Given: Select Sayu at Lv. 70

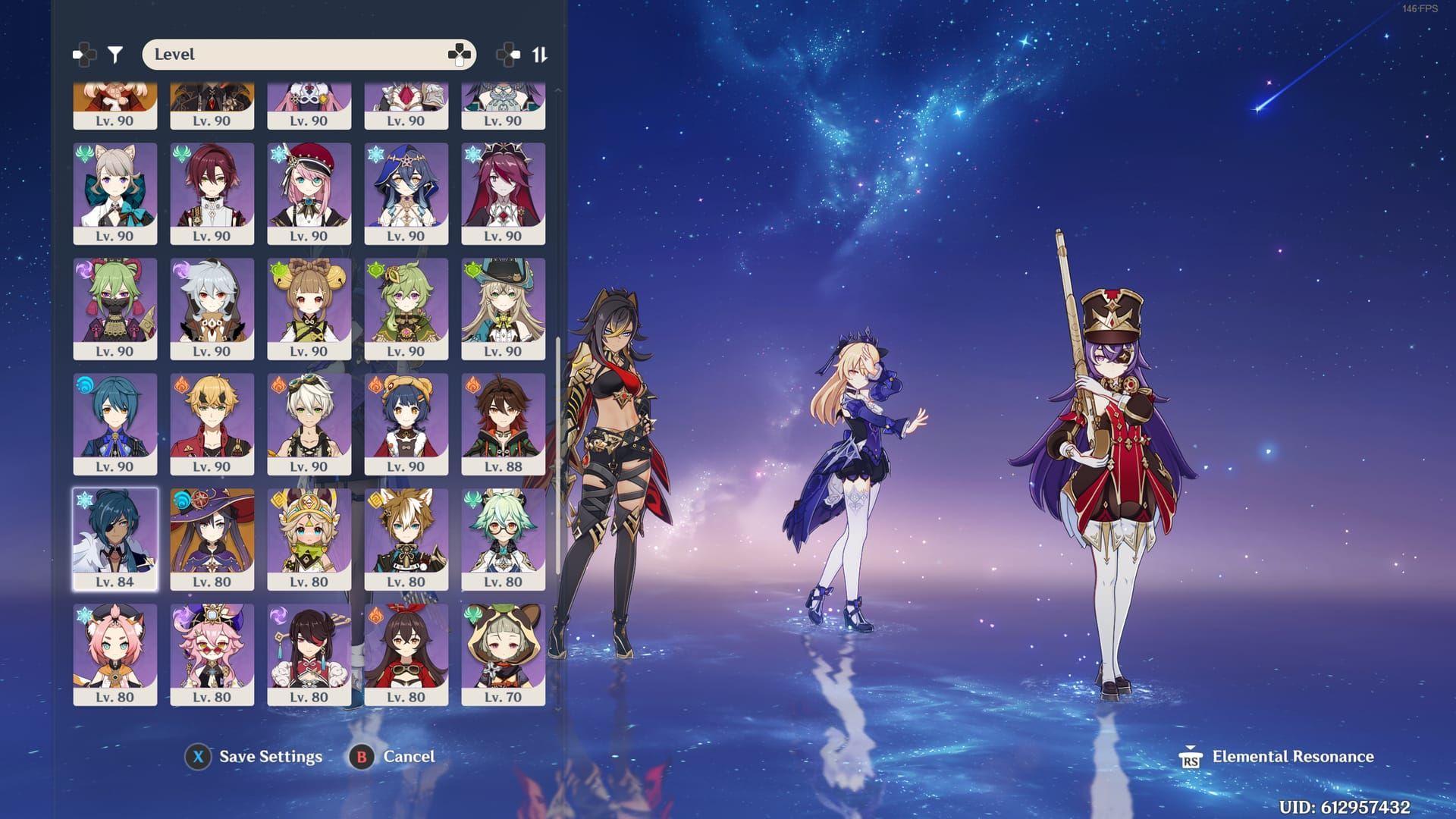Looking at the screenshot, I should [x=503, y=654].
